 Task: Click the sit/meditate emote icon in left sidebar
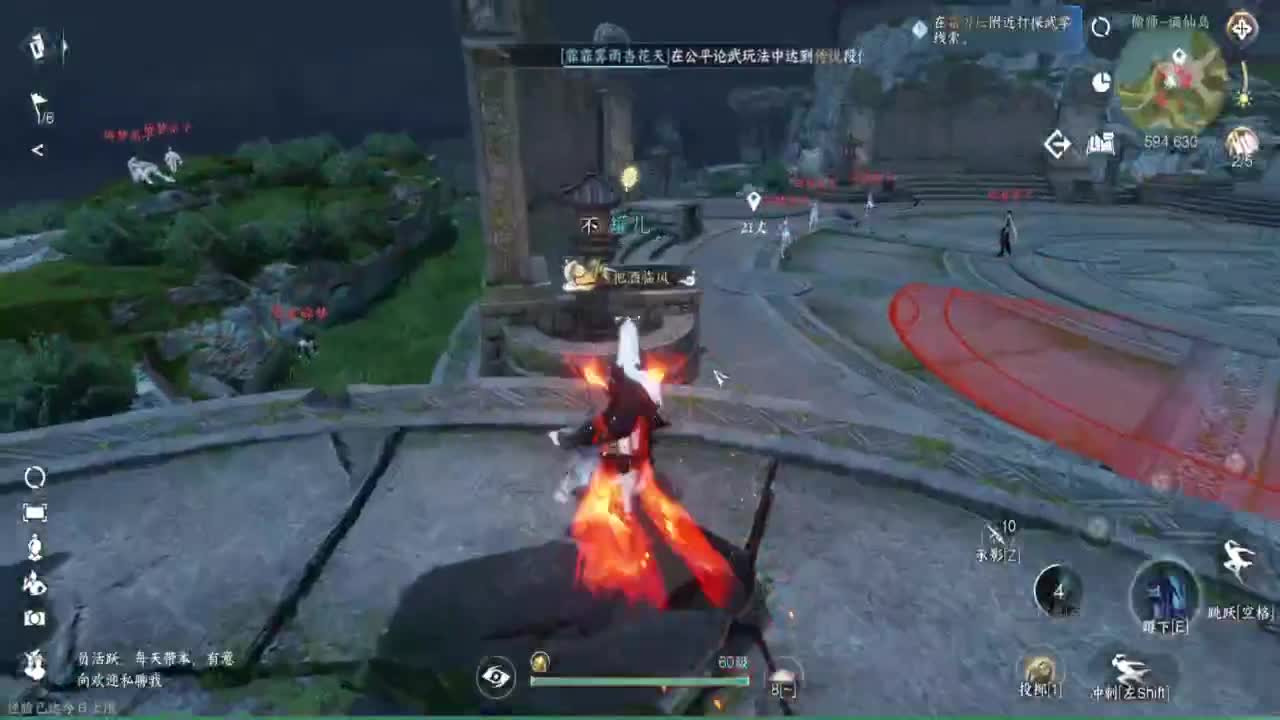[x=36, y=546]
